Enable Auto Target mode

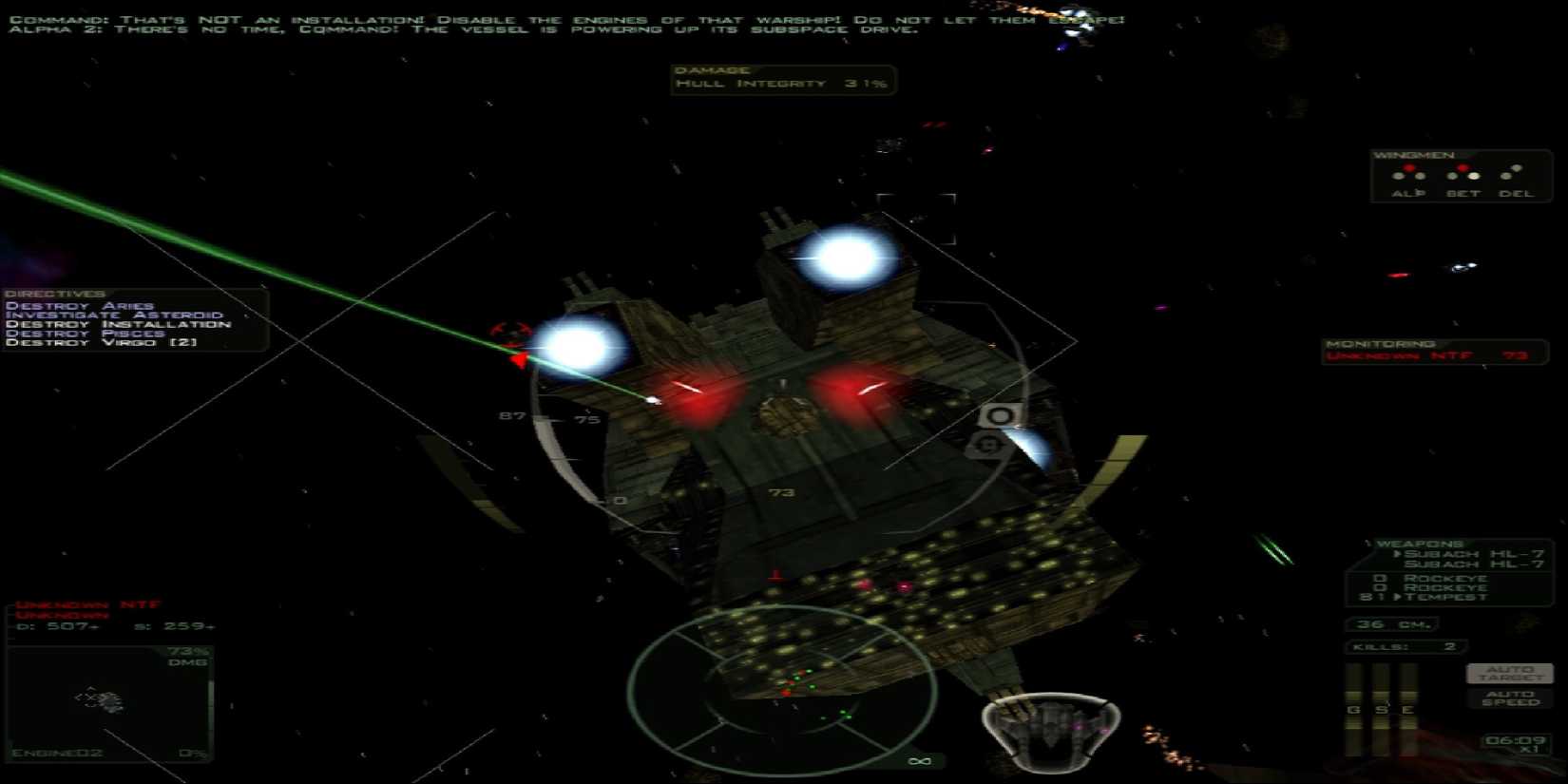point(1509,672)
